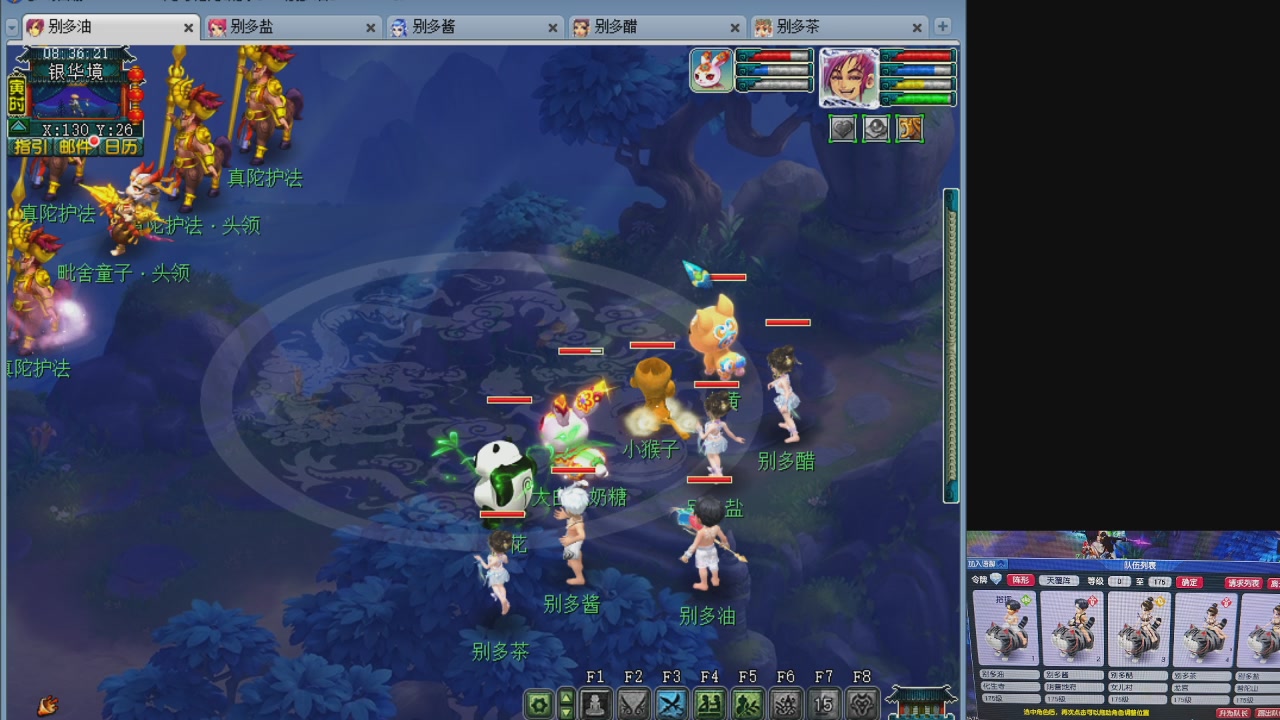Expand the 加入语音 panel arrow

click(x=1000, y=564)
